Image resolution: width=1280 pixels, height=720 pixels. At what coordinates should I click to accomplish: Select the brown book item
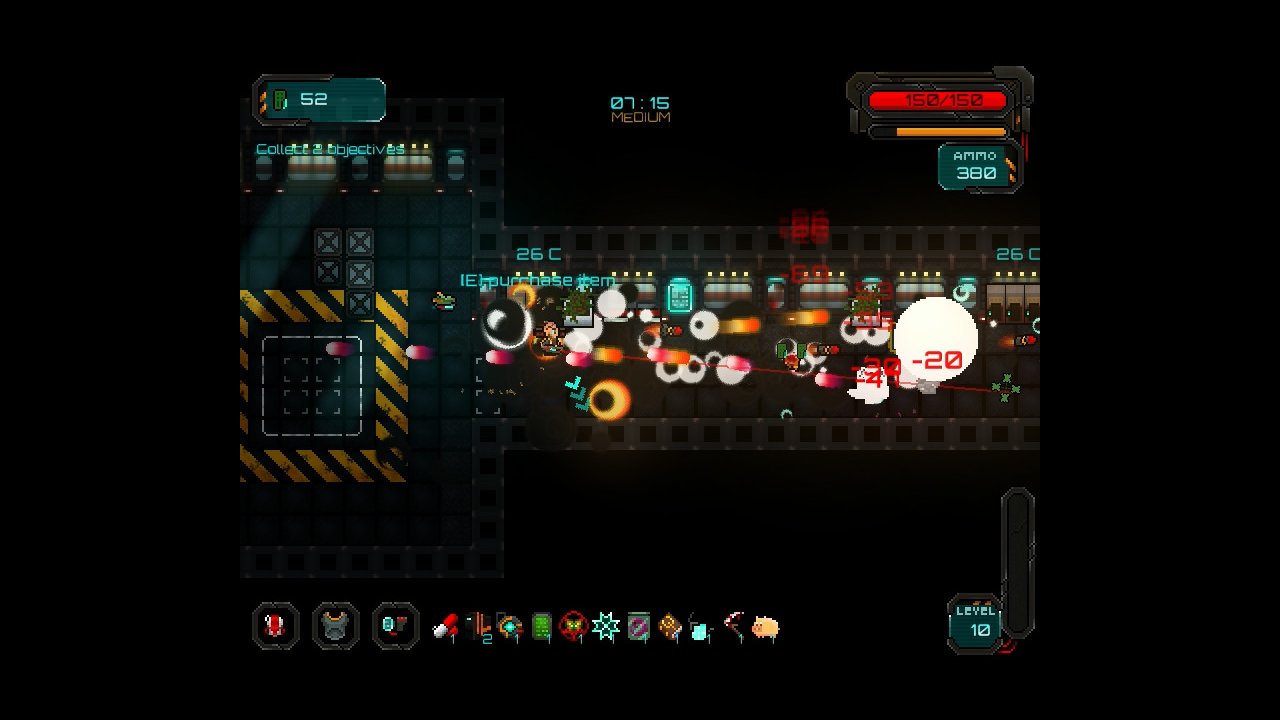click(x=670, y=628)
